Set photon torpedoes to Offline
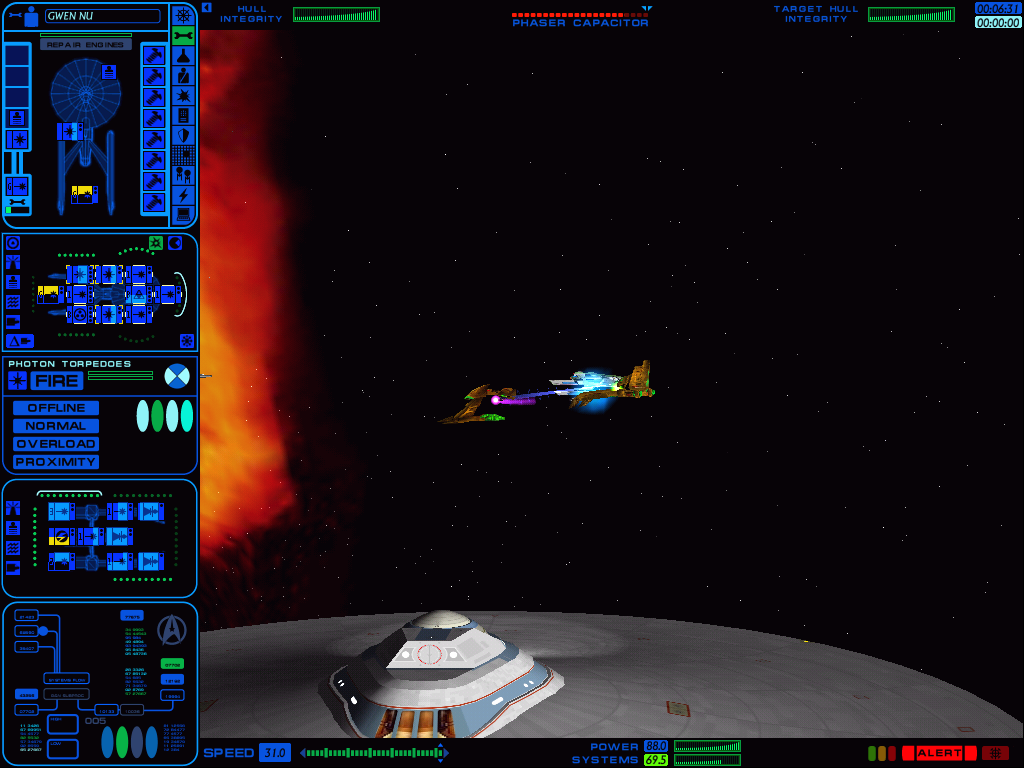Screen dimensions: 1024x768 click(56, 408)
